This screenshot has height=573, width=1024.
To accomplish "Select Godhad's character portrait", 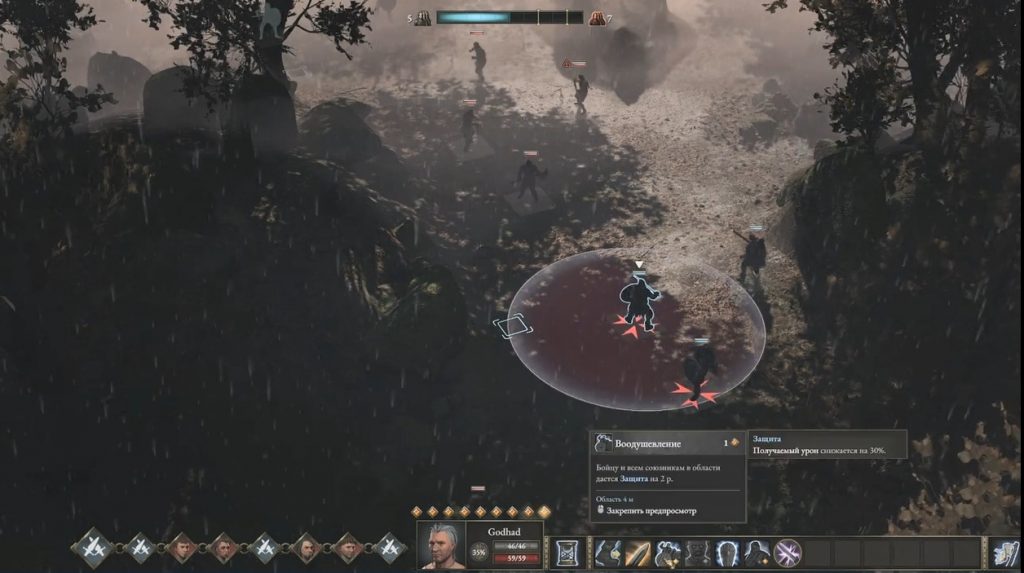I will point(440,546).
